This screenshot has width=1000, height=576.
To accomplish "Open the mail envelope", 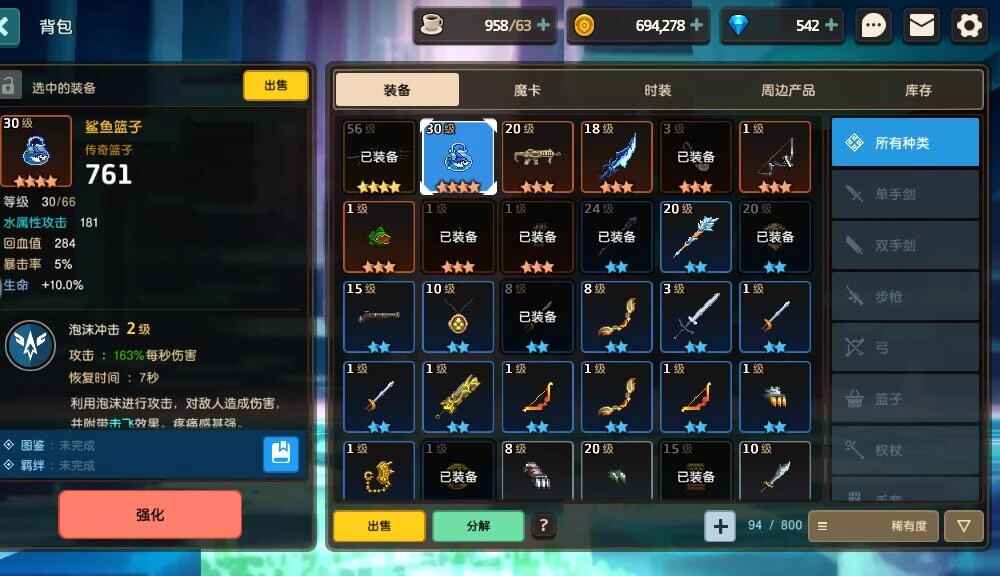I will tap(922, 26).
